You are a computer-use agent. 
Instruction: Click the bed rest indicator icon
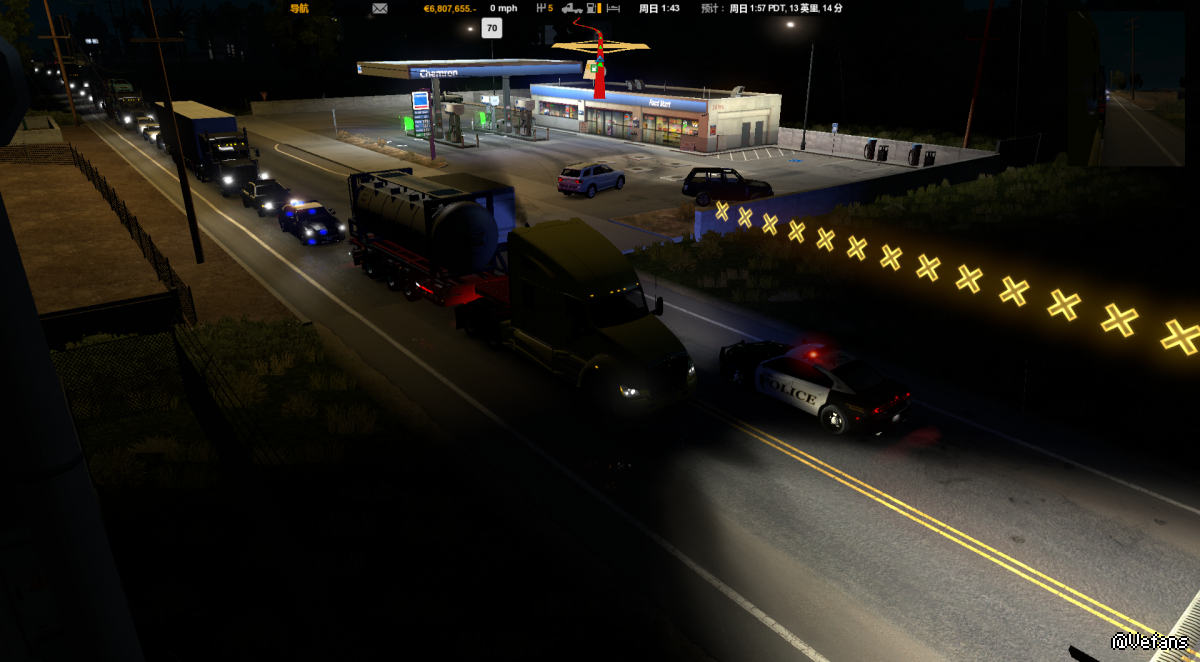614,8
